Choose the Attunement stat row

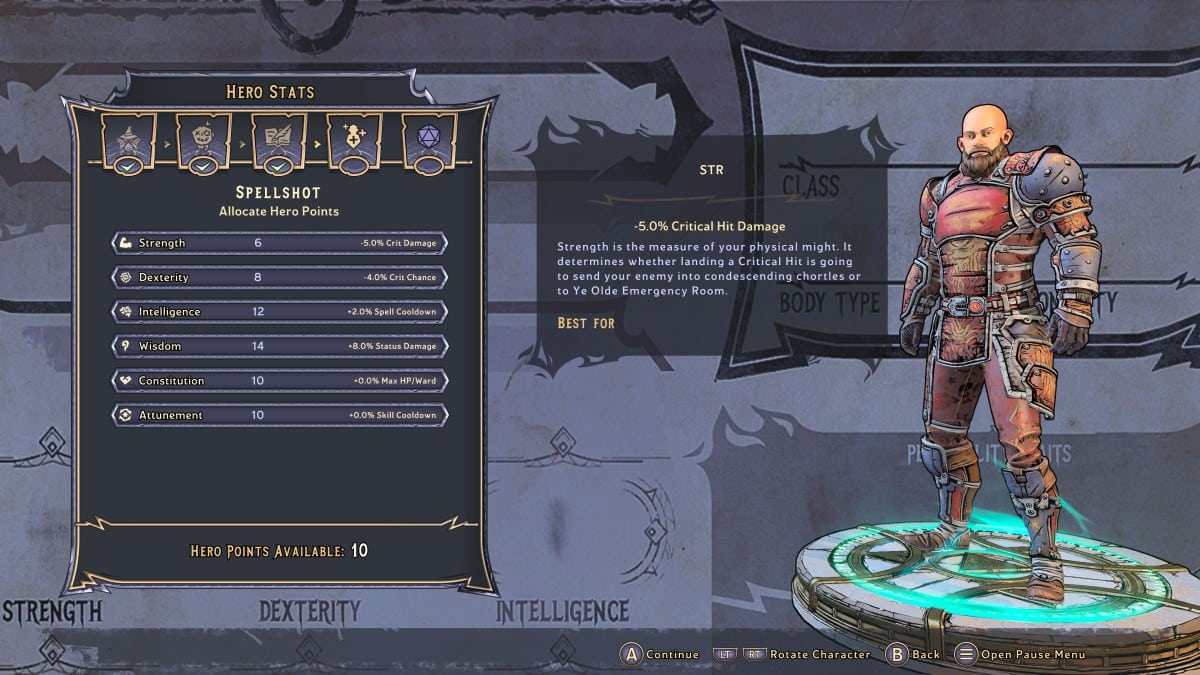click(x=279, y=415)
